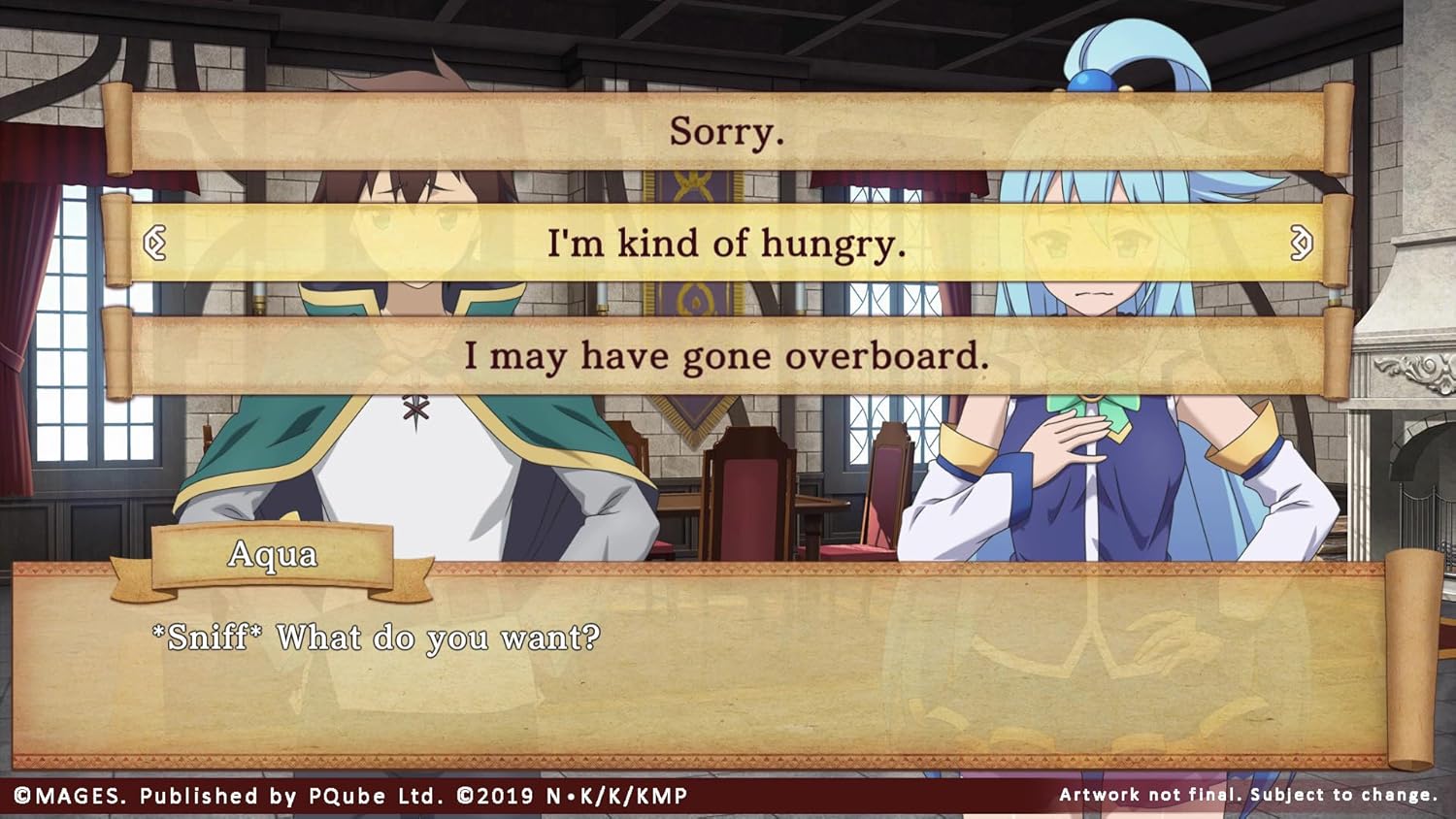Select the highlighted middle choice scroll
Screen dimensions: 1456x819
(728, 245)
